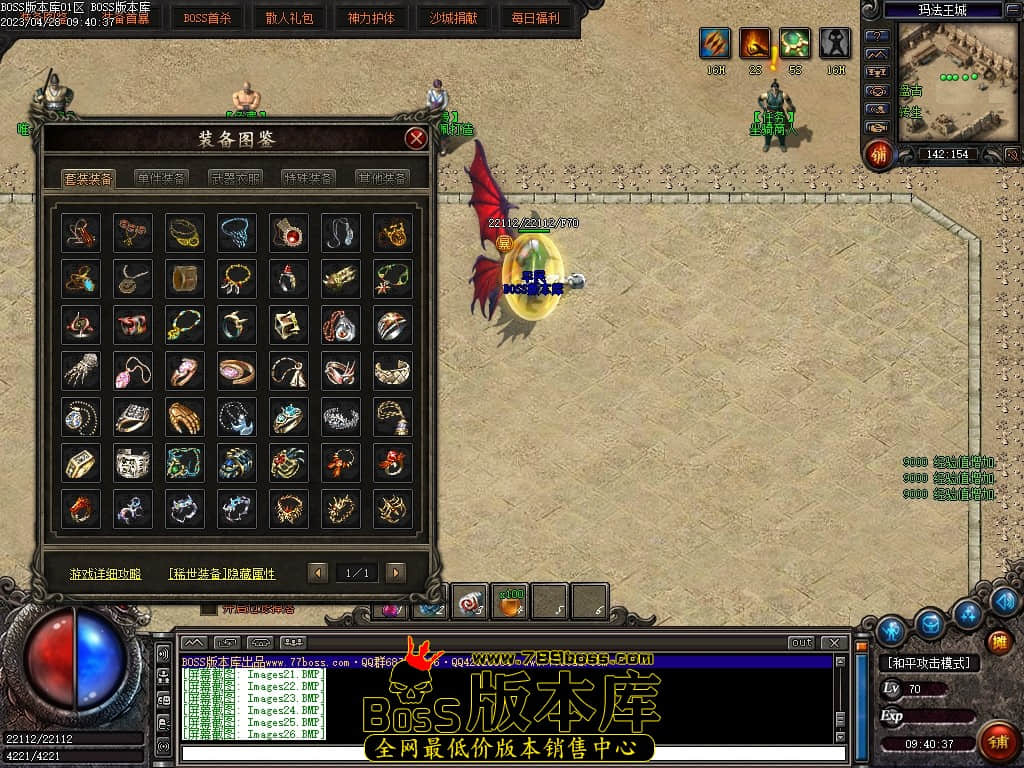Viewport: 1024px width, 768px height.
Task: Claim rewards via 每日福利 button
Action: (535, 17)
